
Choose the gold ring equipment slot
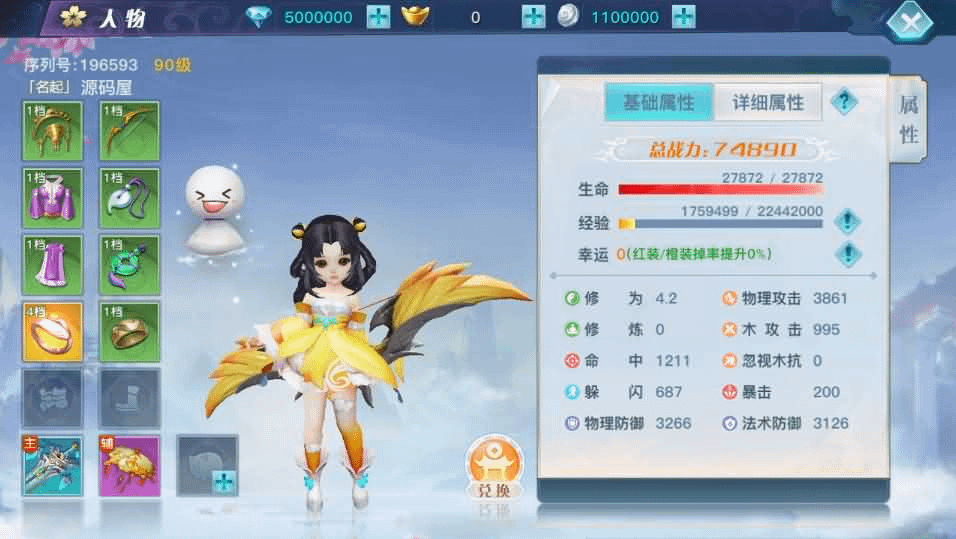pos(130,331)
